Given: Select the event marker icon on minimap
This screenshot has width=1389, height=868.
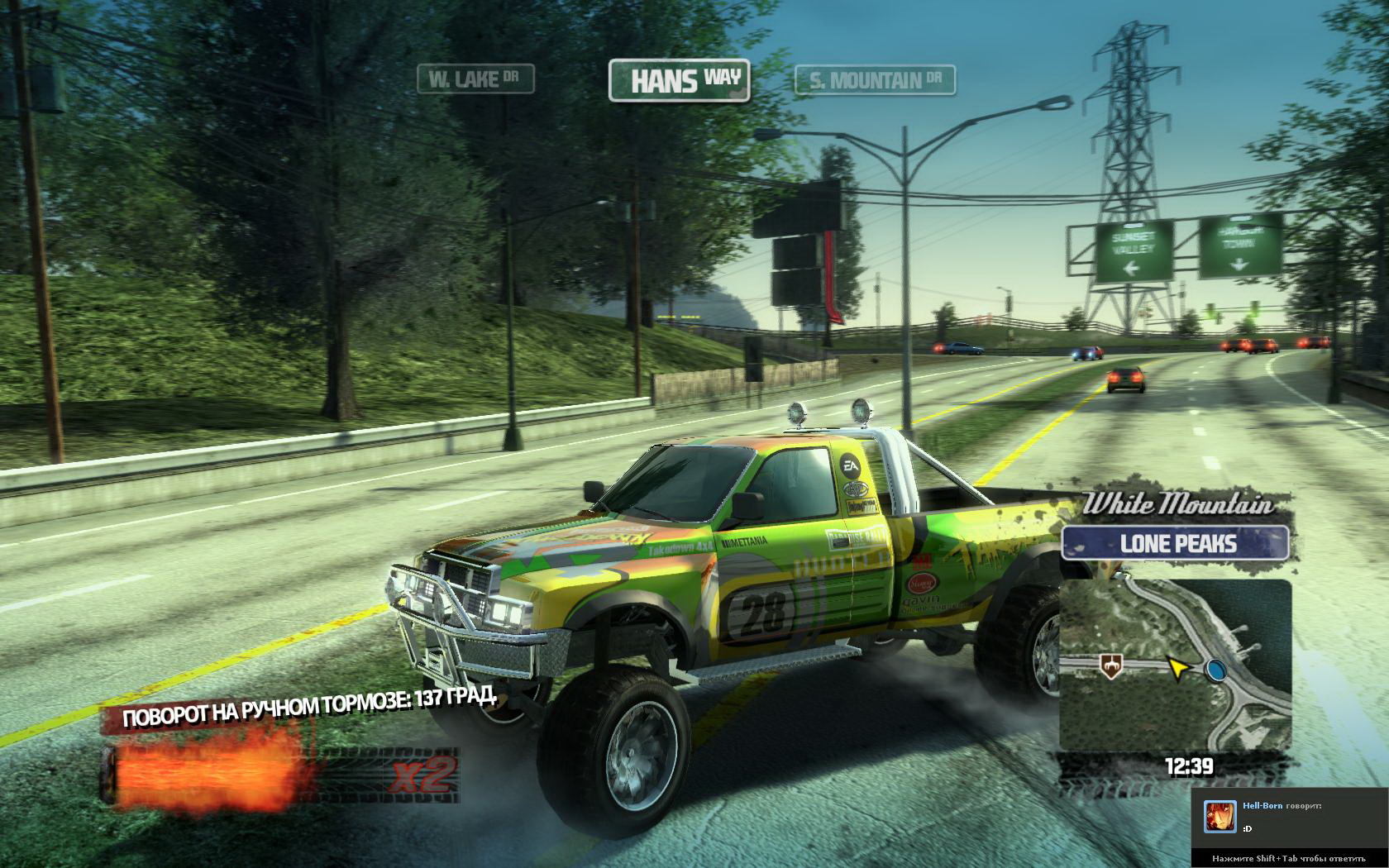Looking at the screenshot, I should coord(1108,663).
